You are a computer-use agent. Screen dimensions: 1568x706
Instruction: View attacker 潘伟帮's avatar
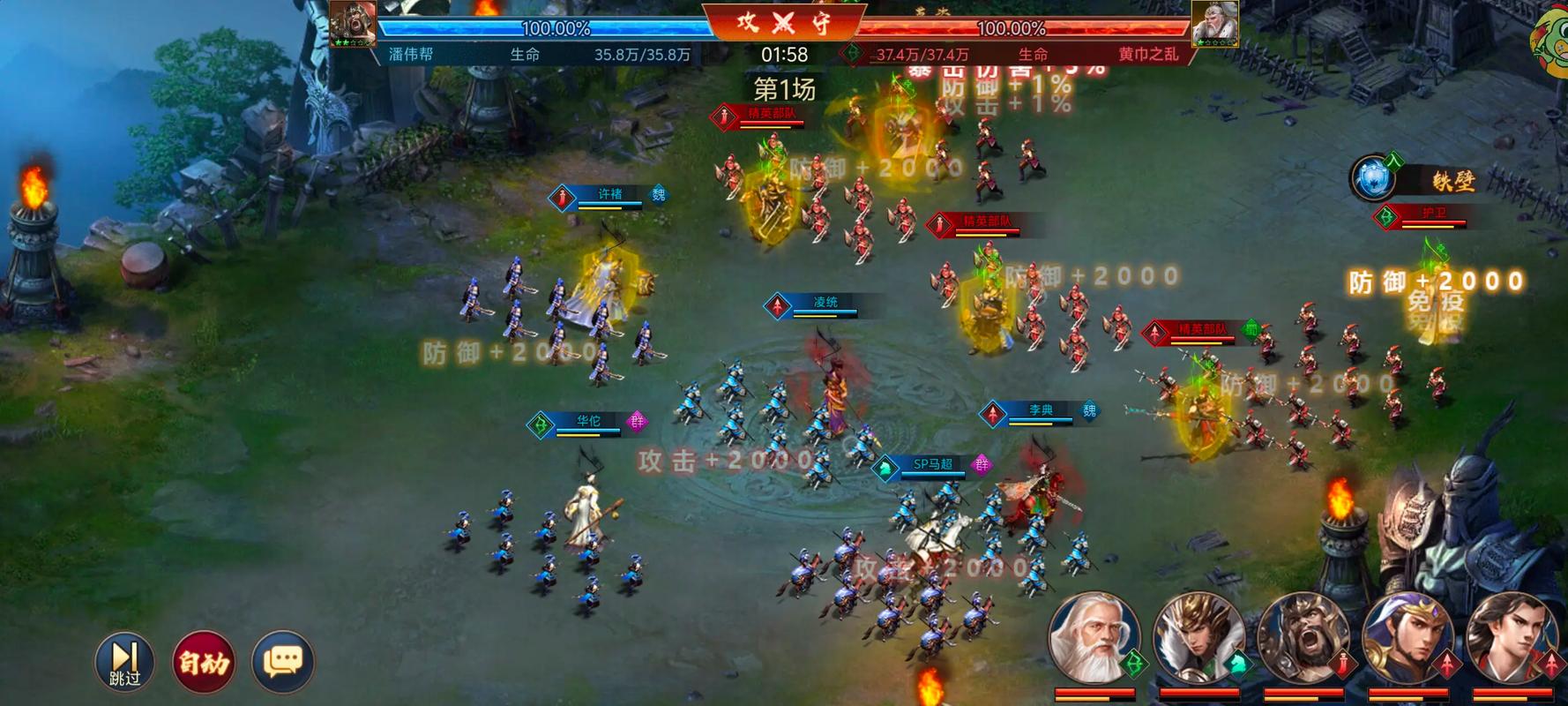click(x=353, y=23)
